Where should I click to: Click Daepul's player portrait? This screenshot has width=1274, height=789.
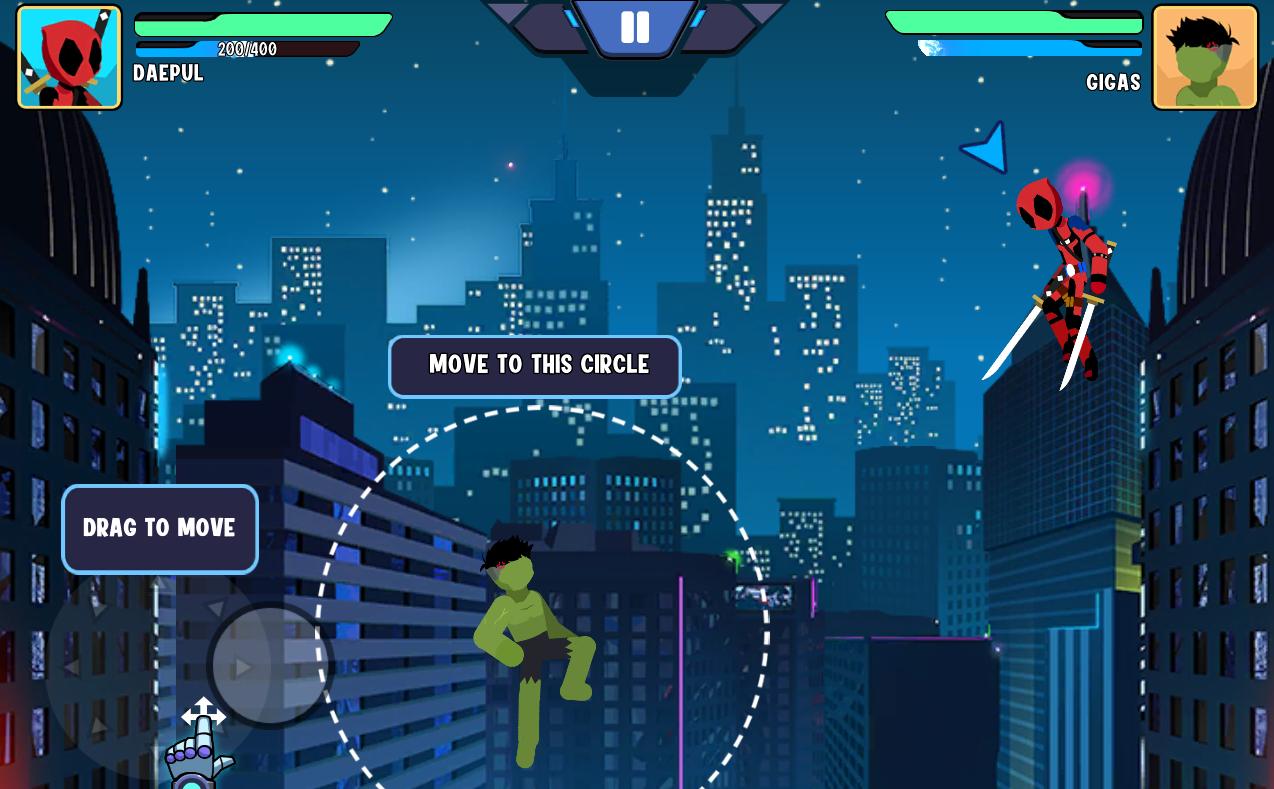click(69, 57)
